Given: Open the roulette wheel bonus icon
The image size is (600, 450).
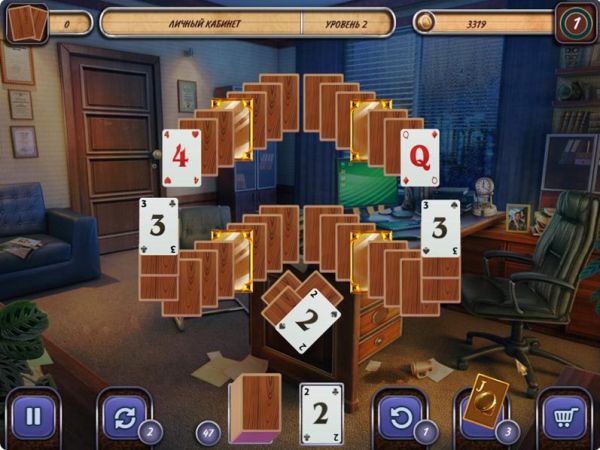Looking at the screenshot, I should (575, 22).
